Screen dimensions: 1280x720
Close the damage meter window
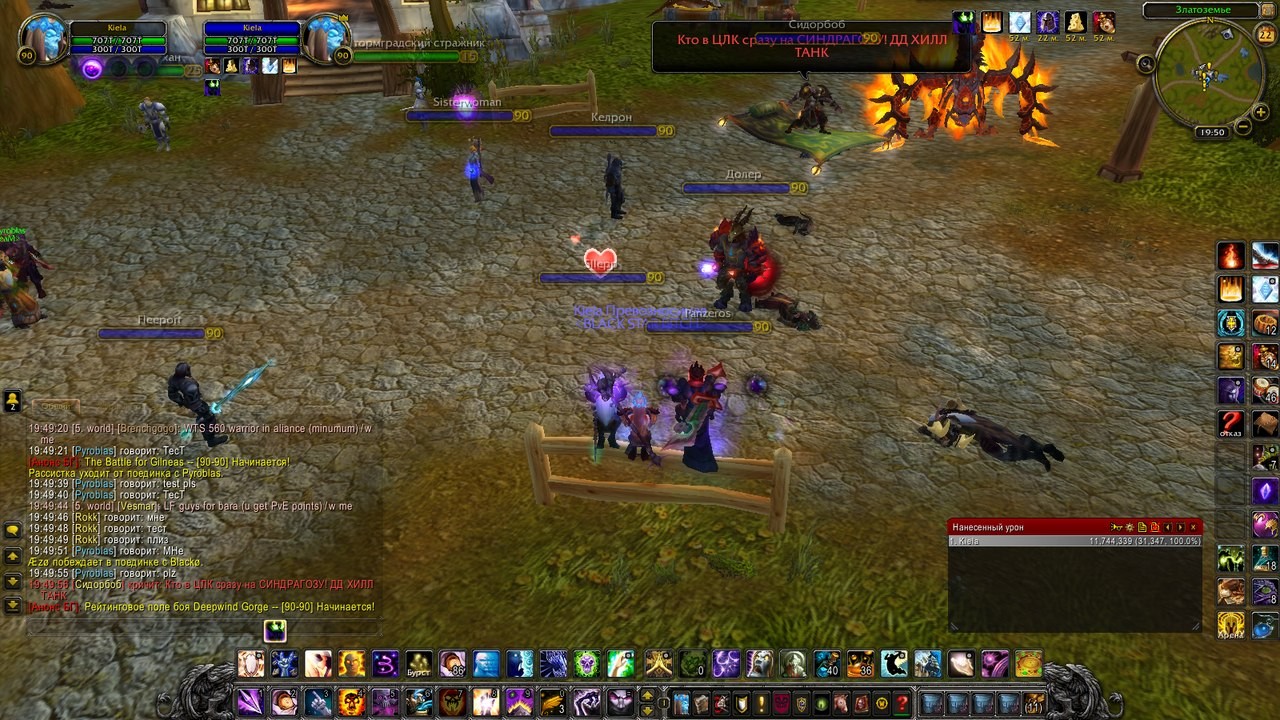pos(1193,527)
